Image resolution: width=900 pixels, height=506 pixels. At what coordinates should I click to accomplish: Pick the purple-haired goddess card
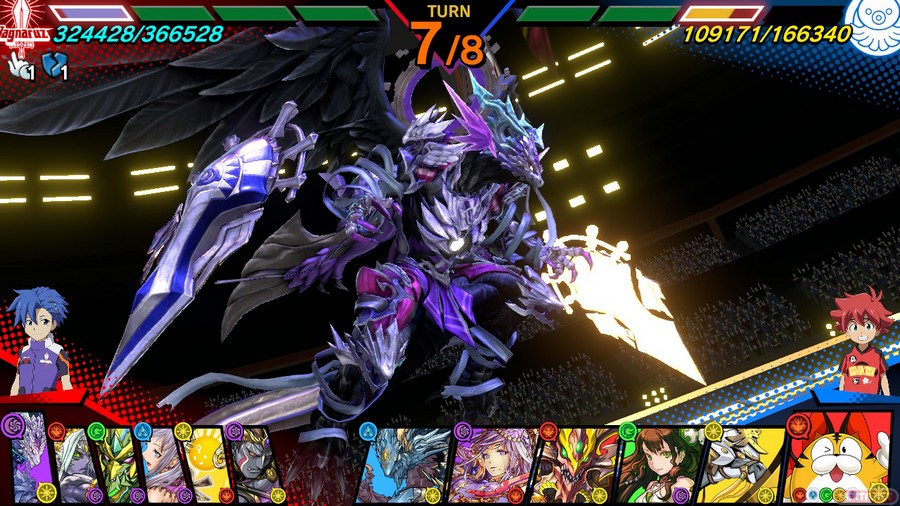[490, 464]
